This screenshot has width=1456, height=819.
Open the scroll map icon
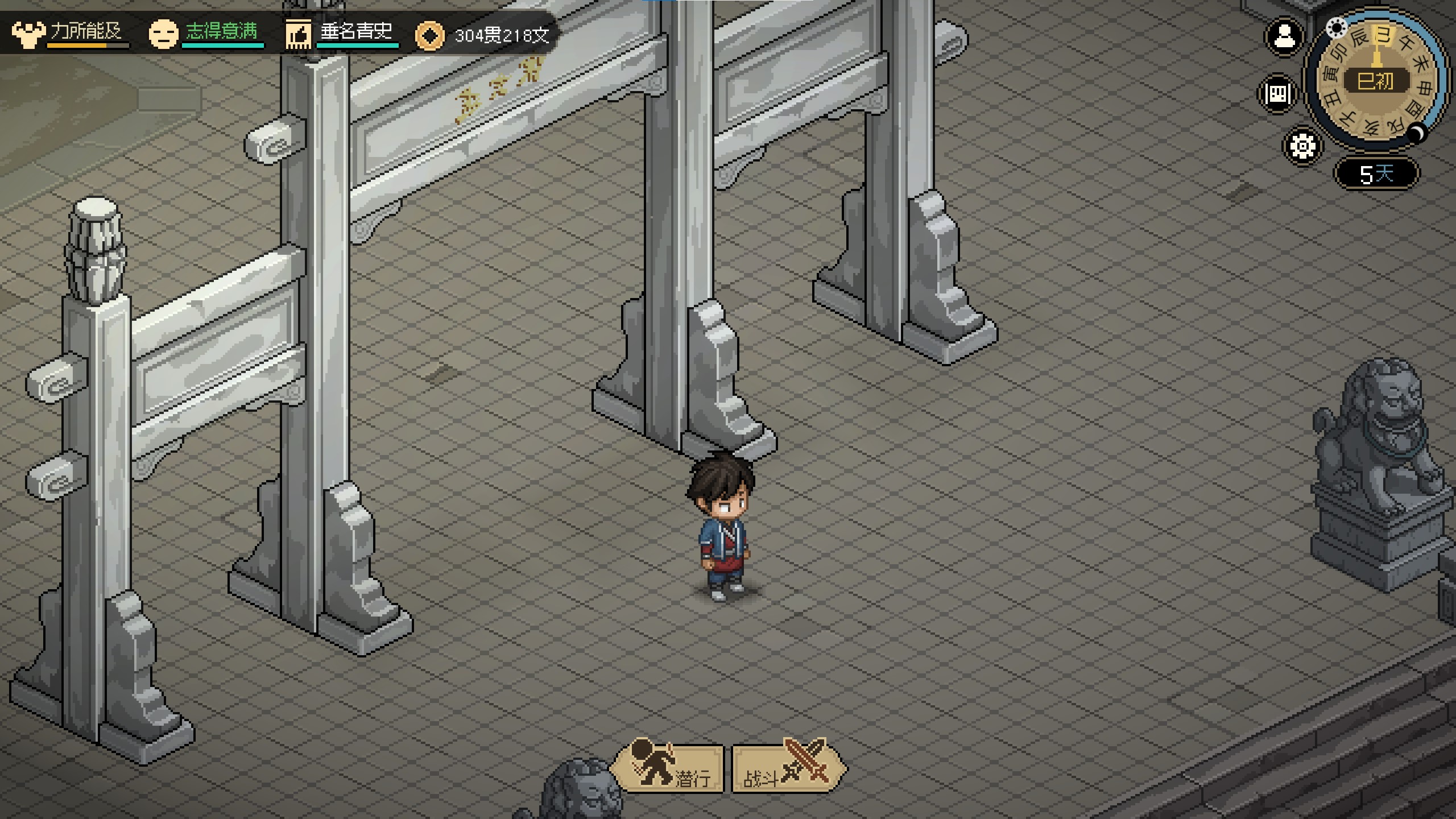coord(1277,94)
